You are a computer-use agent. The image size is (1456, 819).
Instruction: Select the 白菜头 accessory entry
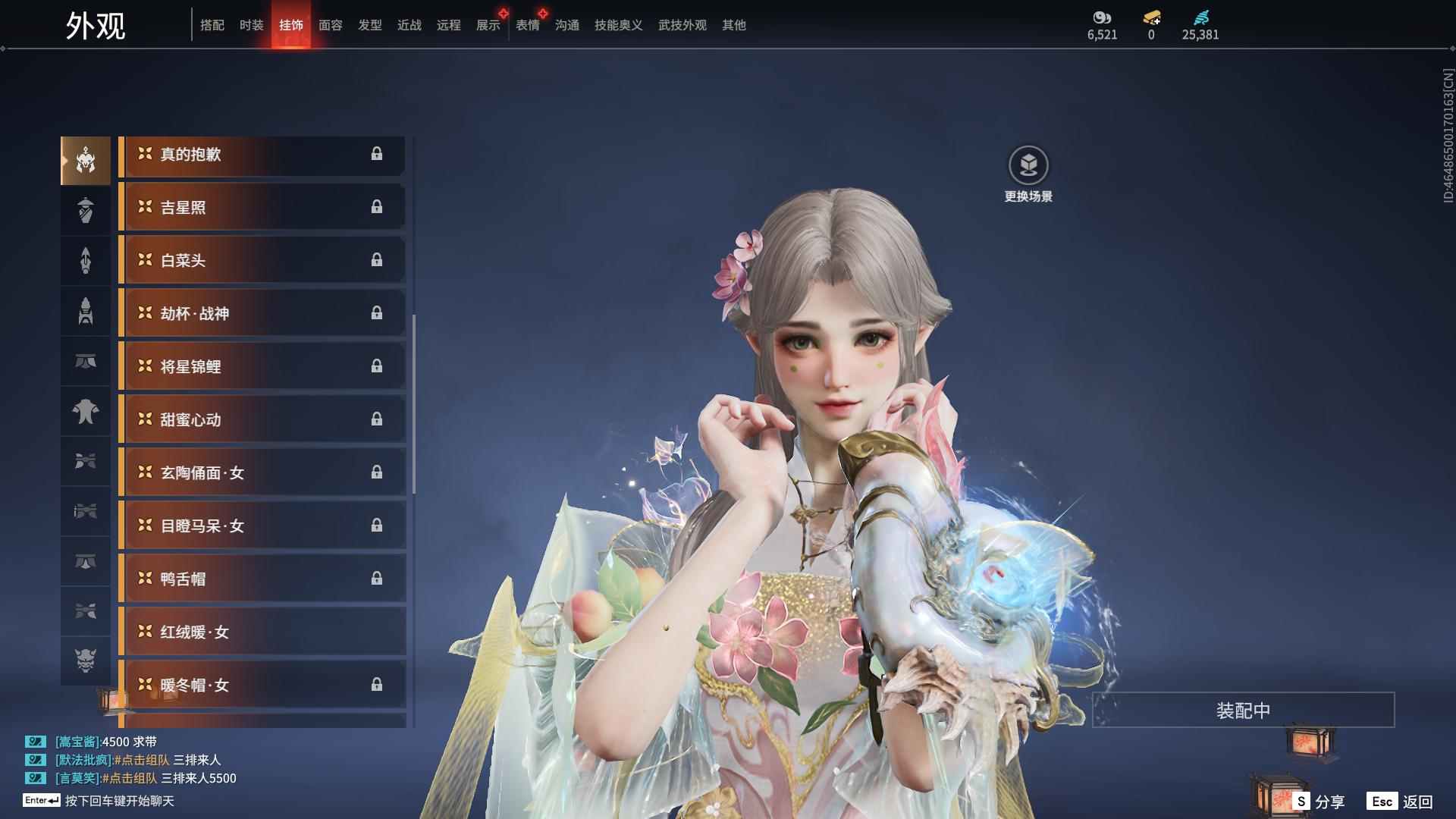click(x=262, y=260)
